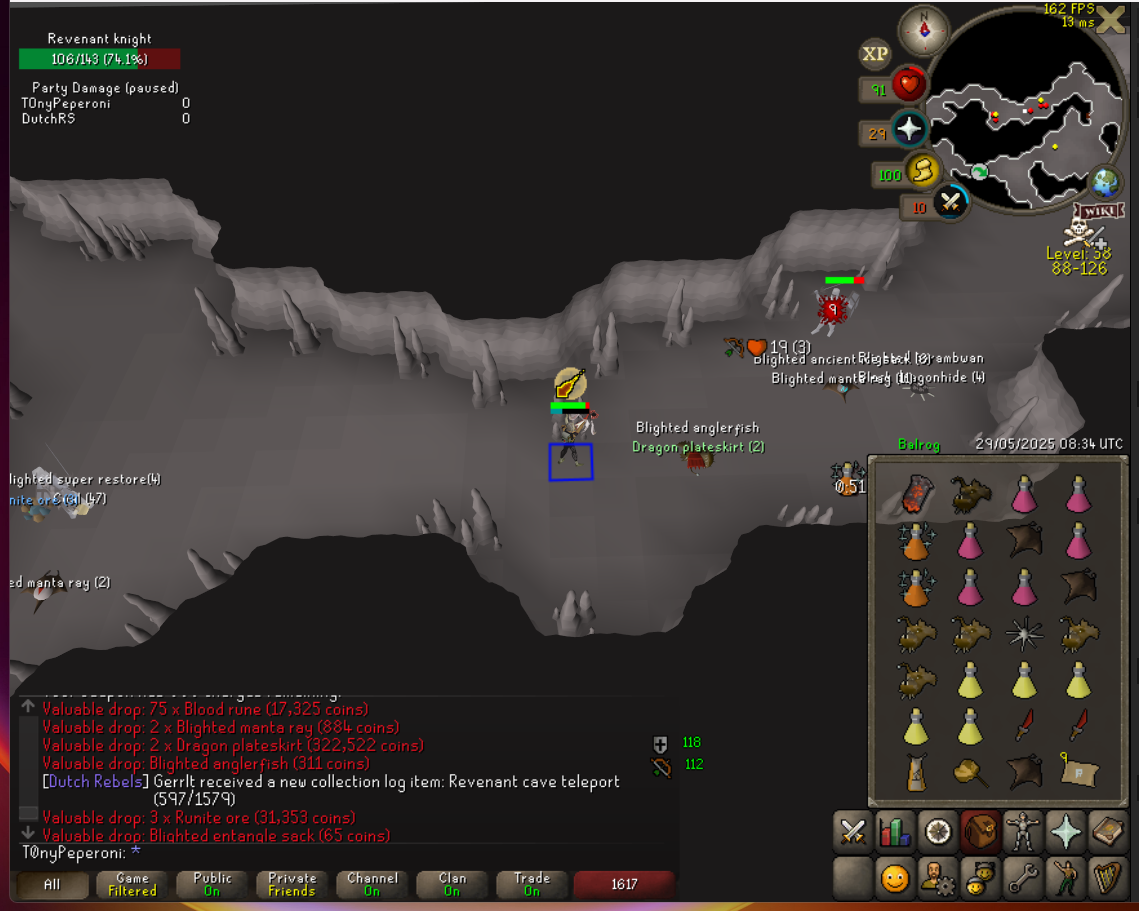Toggle the XP drops orb

[875, 54]
